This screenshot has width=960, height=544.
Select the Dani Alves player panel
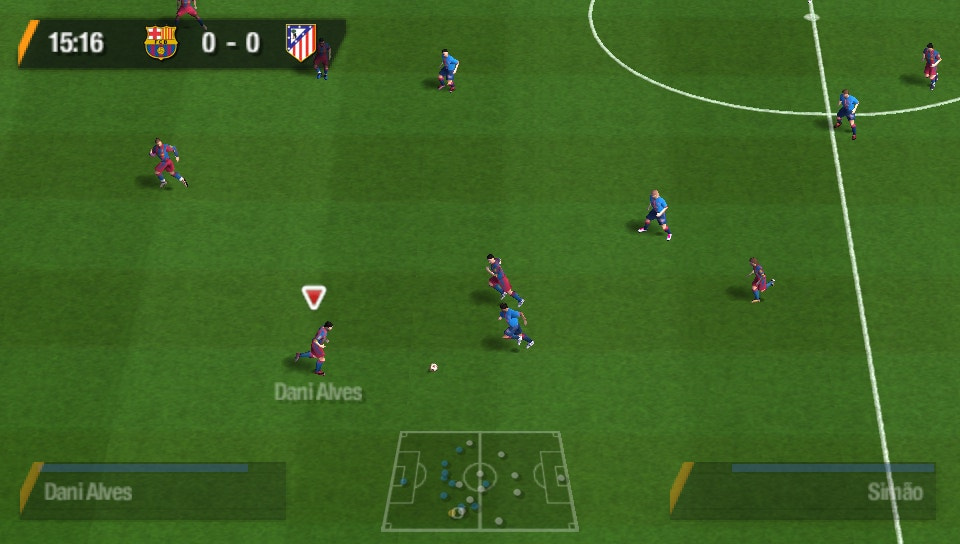(x=153, y=490)
